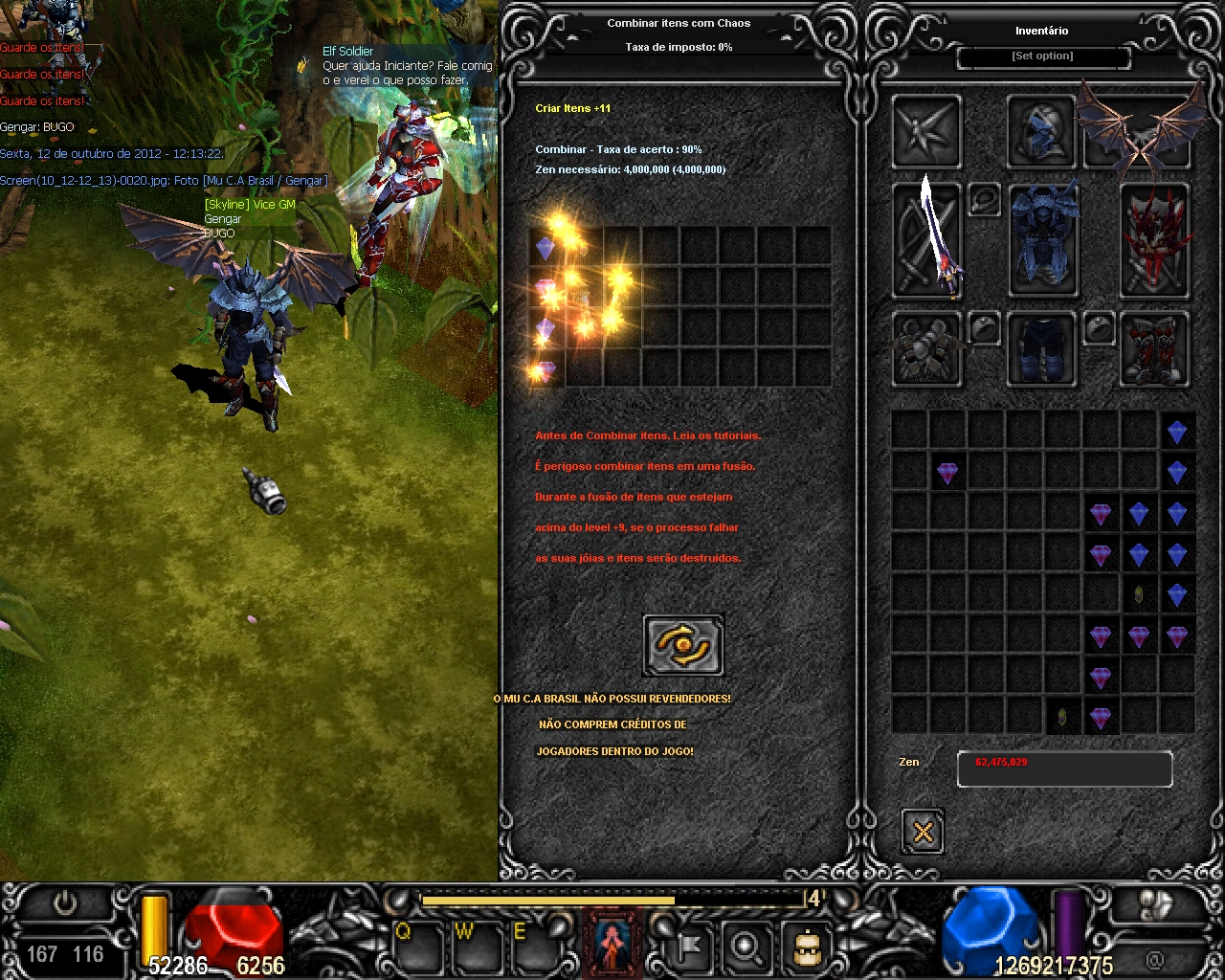The height and width of the screenshot is (980, 1225).
Task: Select the equipped bat wings slot
Action: pos(1139,132)
